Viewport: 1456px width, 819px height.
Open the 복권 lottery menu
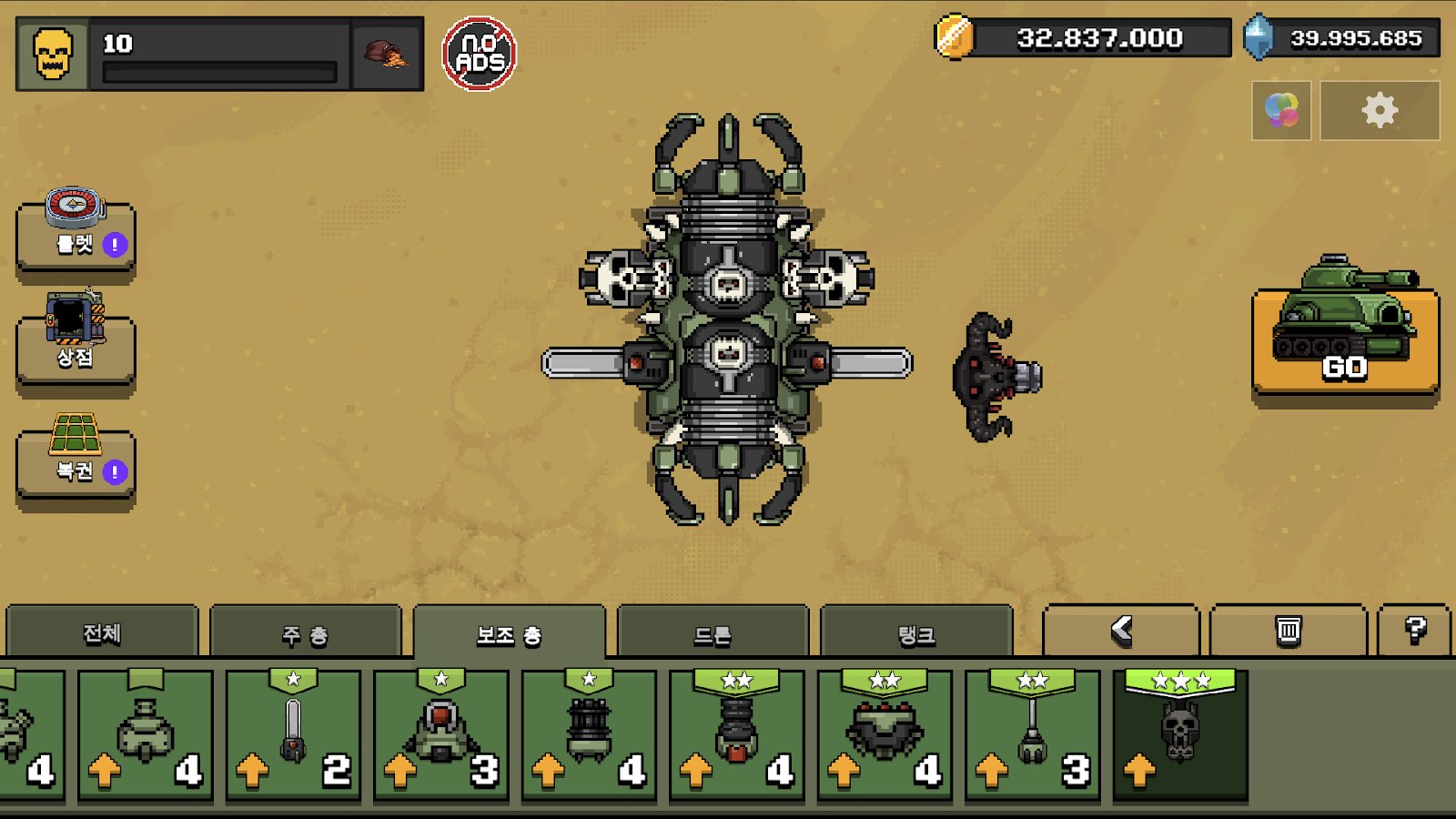76,461
